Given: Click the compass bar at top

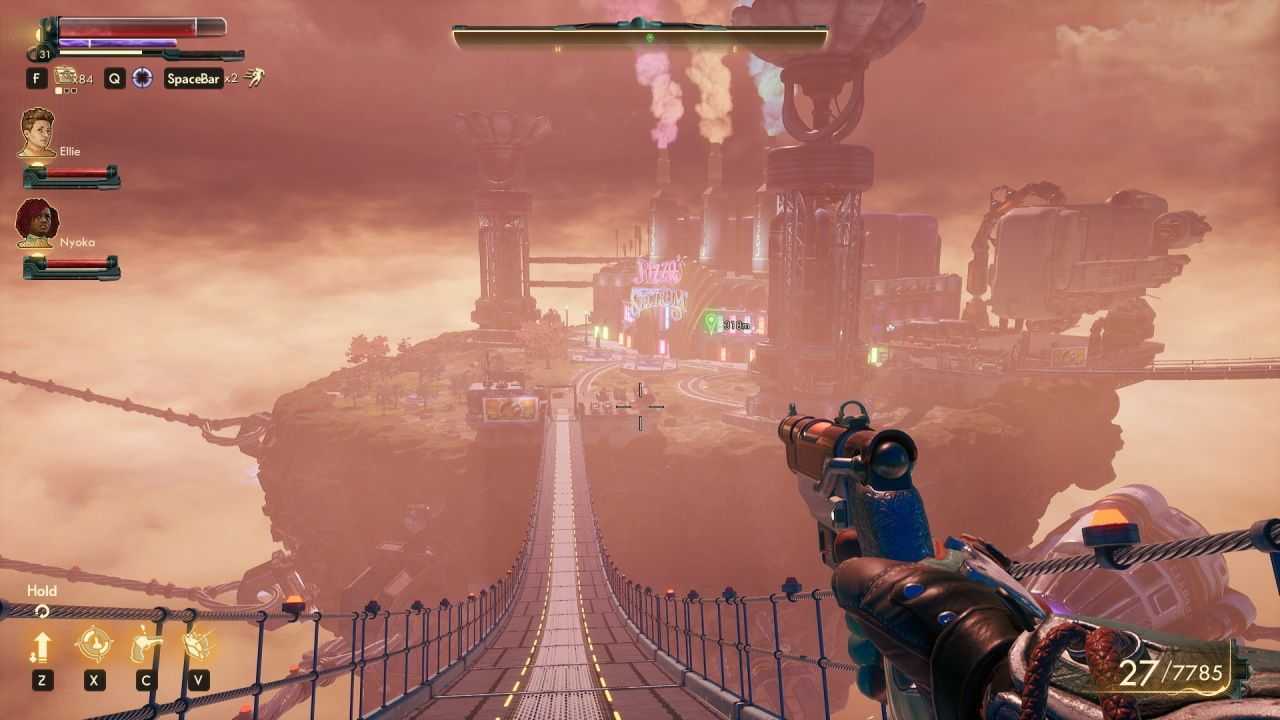Looking at the screenshot, I should click(x=640, y=38).
